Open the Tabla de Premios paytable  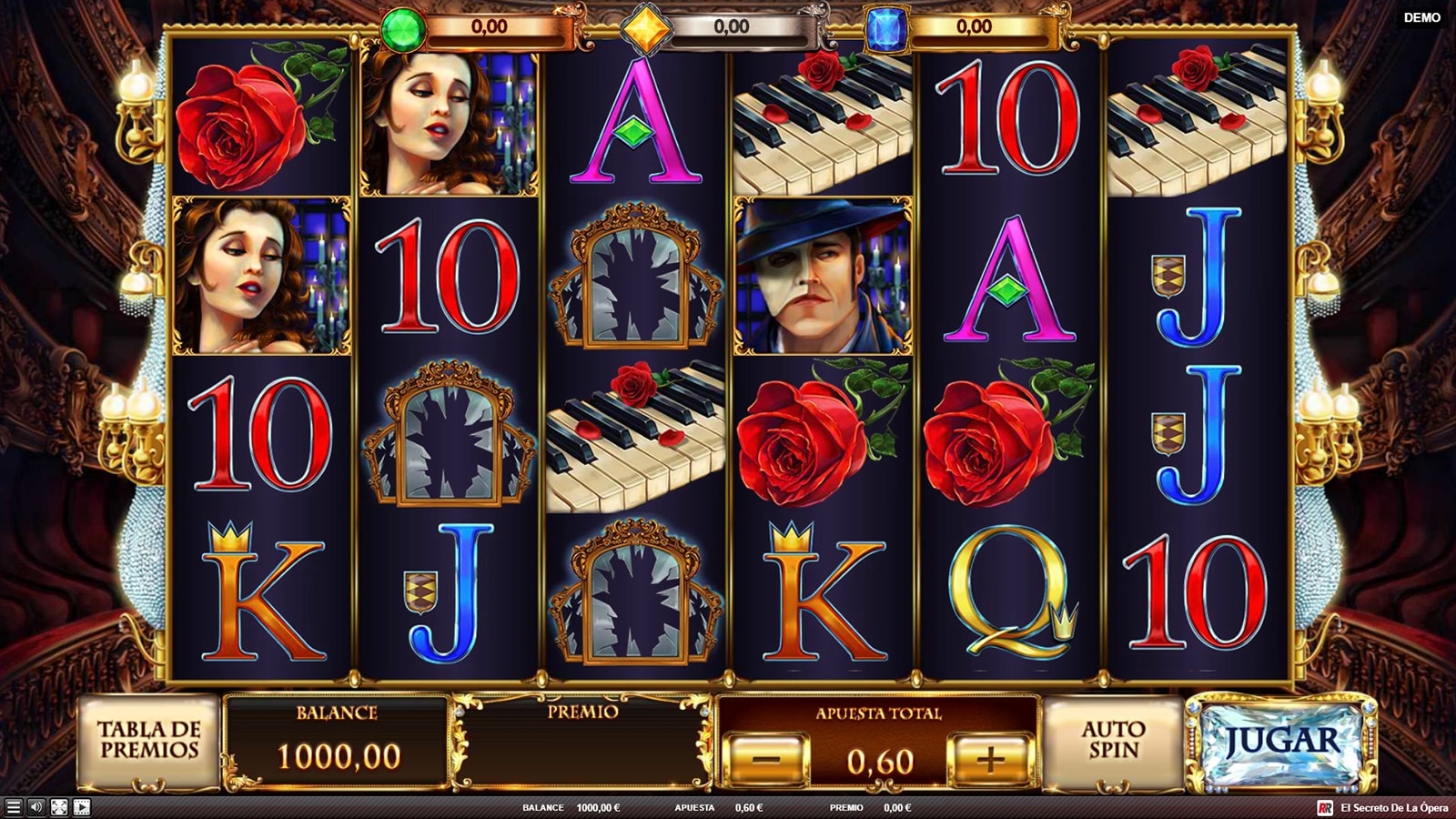(x=148, y=741)
